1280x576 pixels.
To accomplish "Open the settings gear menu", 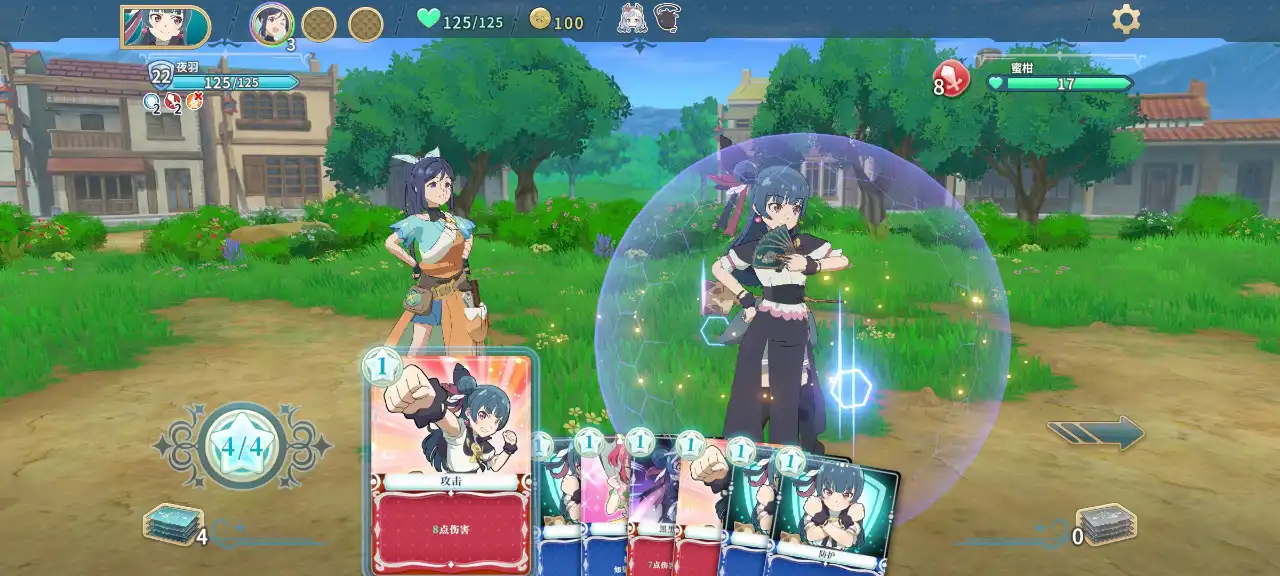I will tap(1126, 19).
